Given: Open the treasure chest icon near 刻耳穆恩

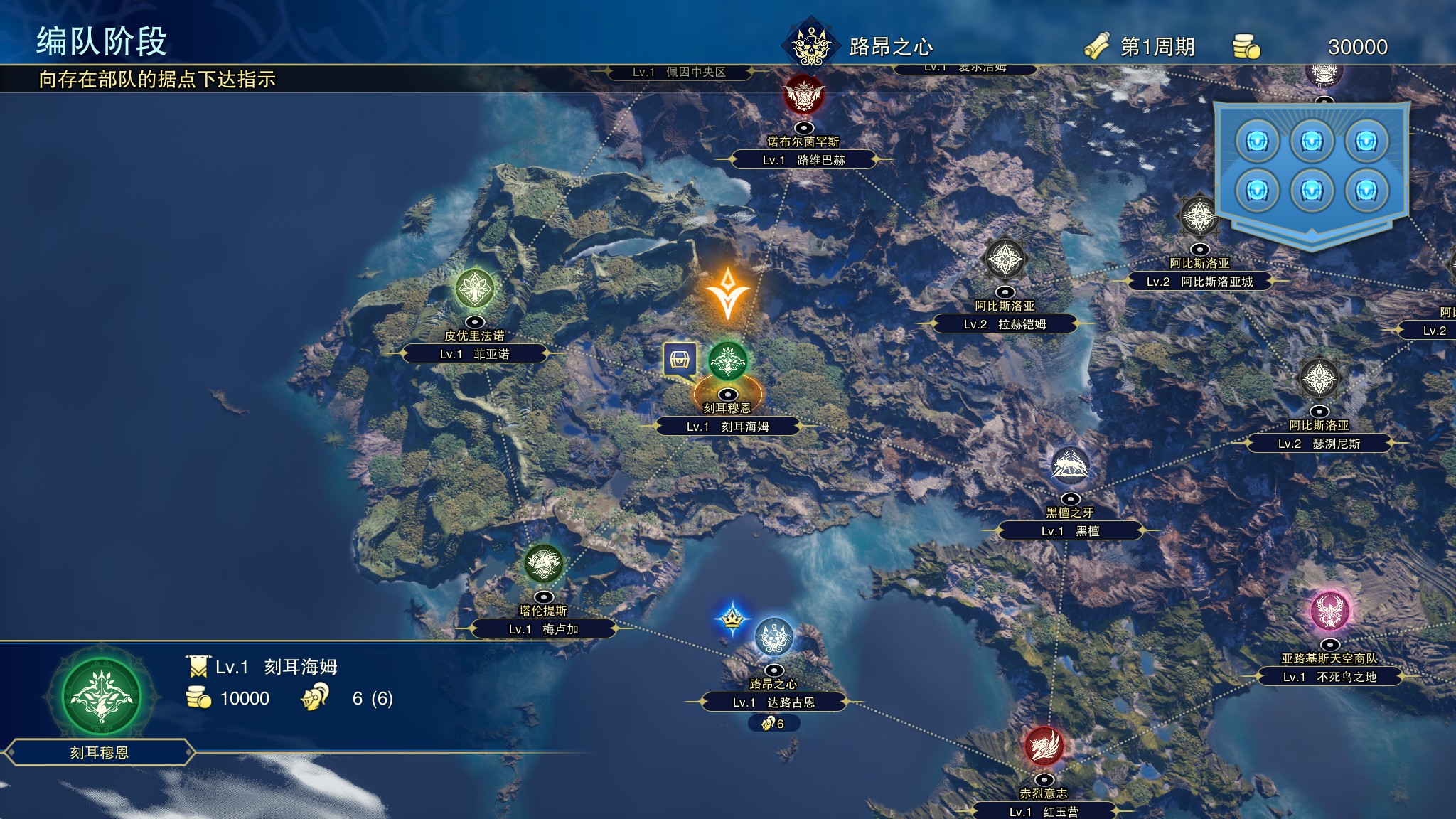Looking at the screenshot, I should pyautogui.click(x=680, y=360).
